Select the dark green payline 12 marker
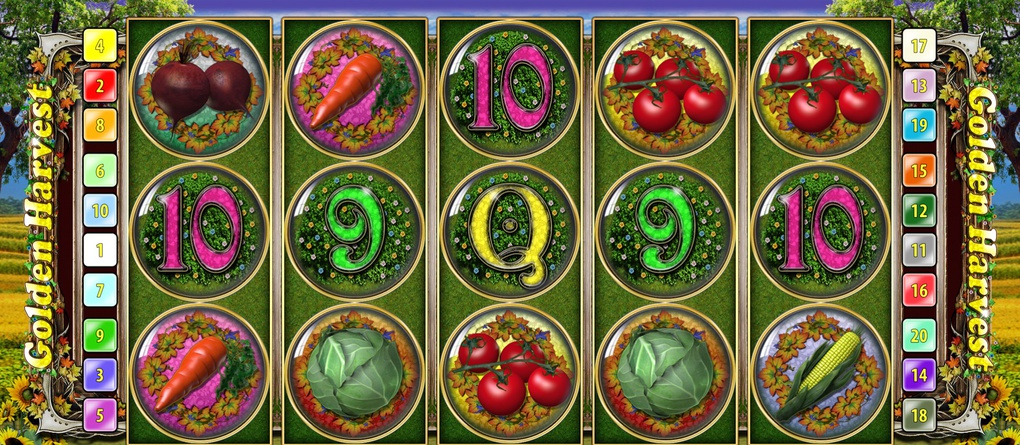1020x445 pixels. coord(919,210)
